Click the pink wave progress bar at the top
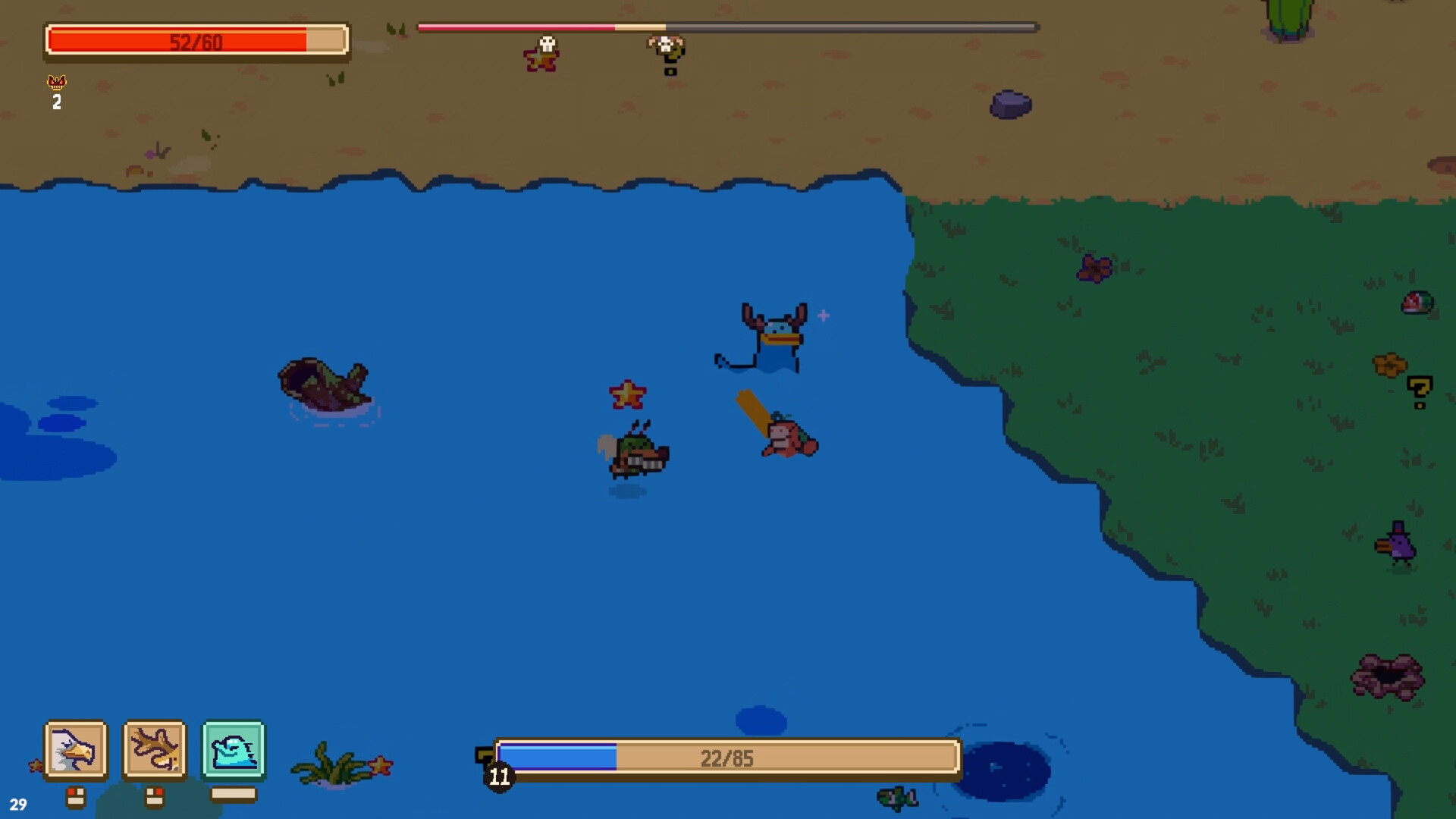 coord(516,26)
